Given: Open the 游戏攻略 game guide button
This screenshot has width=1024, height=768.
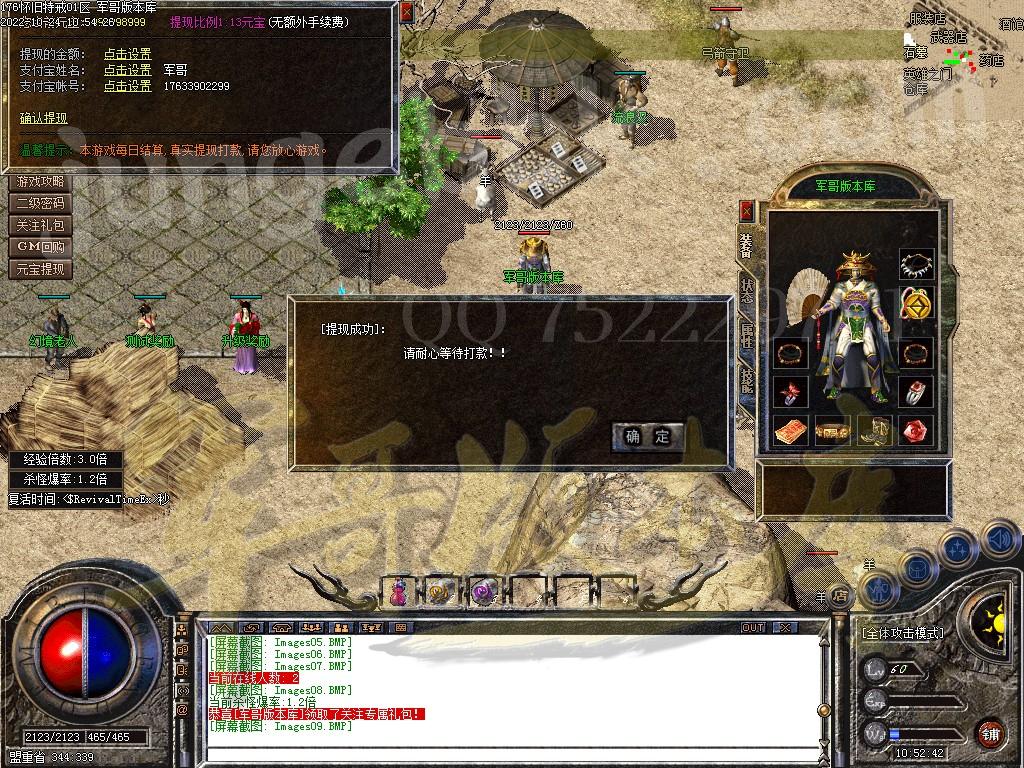Looking at the screenshot, I should (x=41, y=182).
